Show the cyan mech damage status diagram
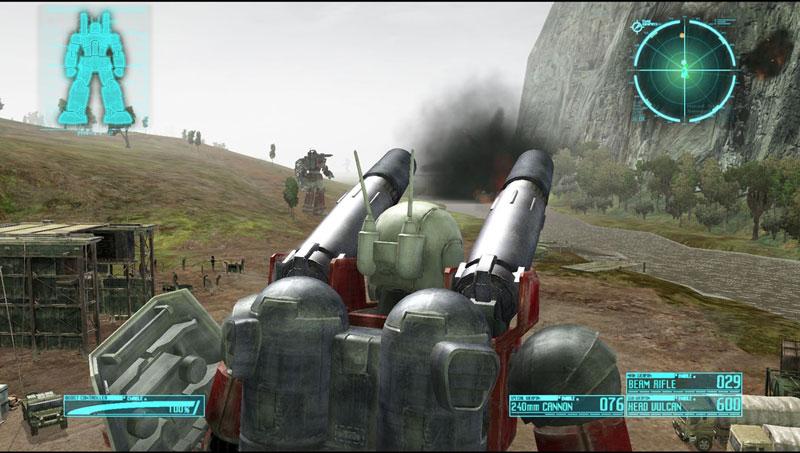Screen dimensions: 800x453 (x=94, y=68)
